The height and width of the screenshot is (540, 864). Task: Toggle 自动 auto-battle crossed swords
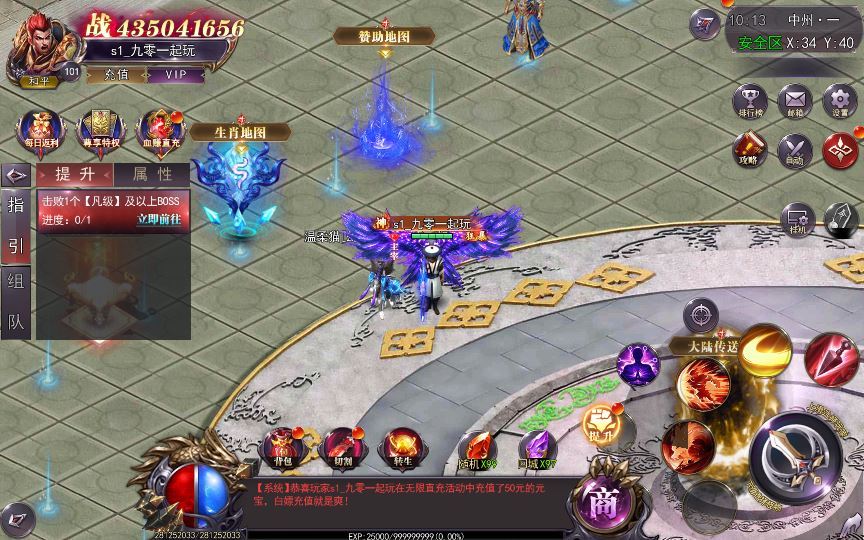795,150
